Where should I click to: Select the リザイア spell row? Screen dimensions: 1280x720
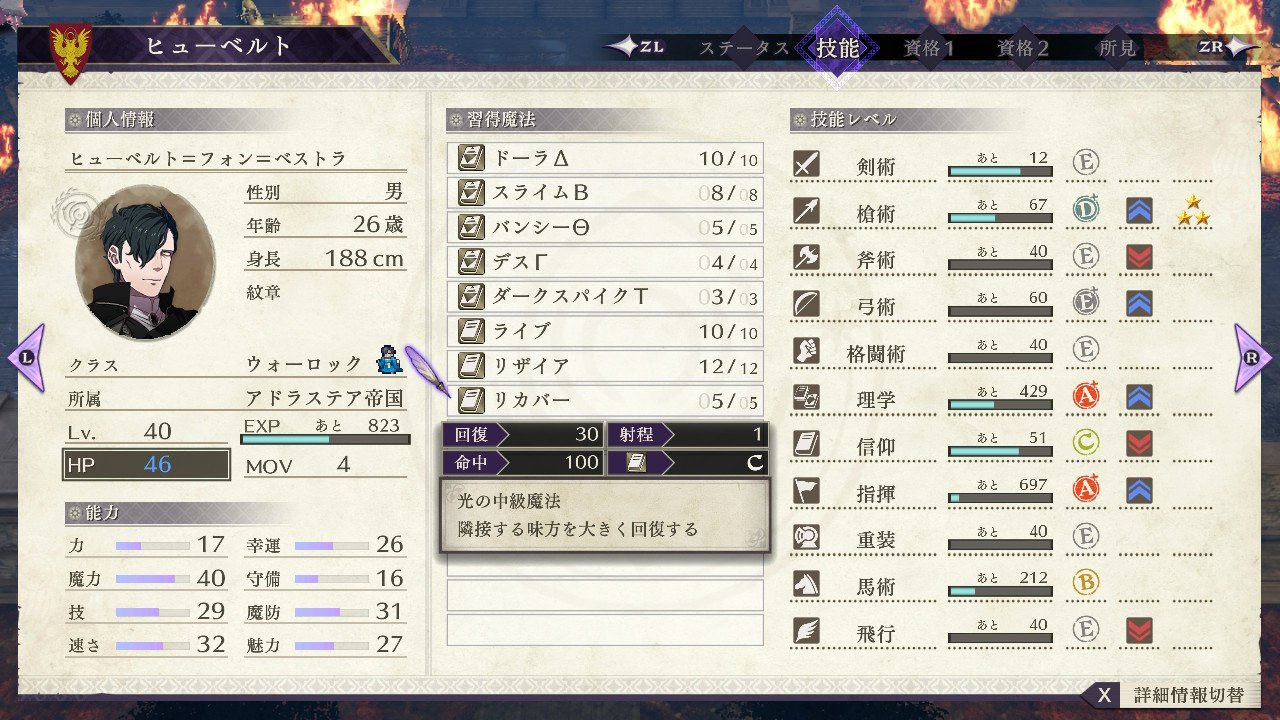point(604,366)
